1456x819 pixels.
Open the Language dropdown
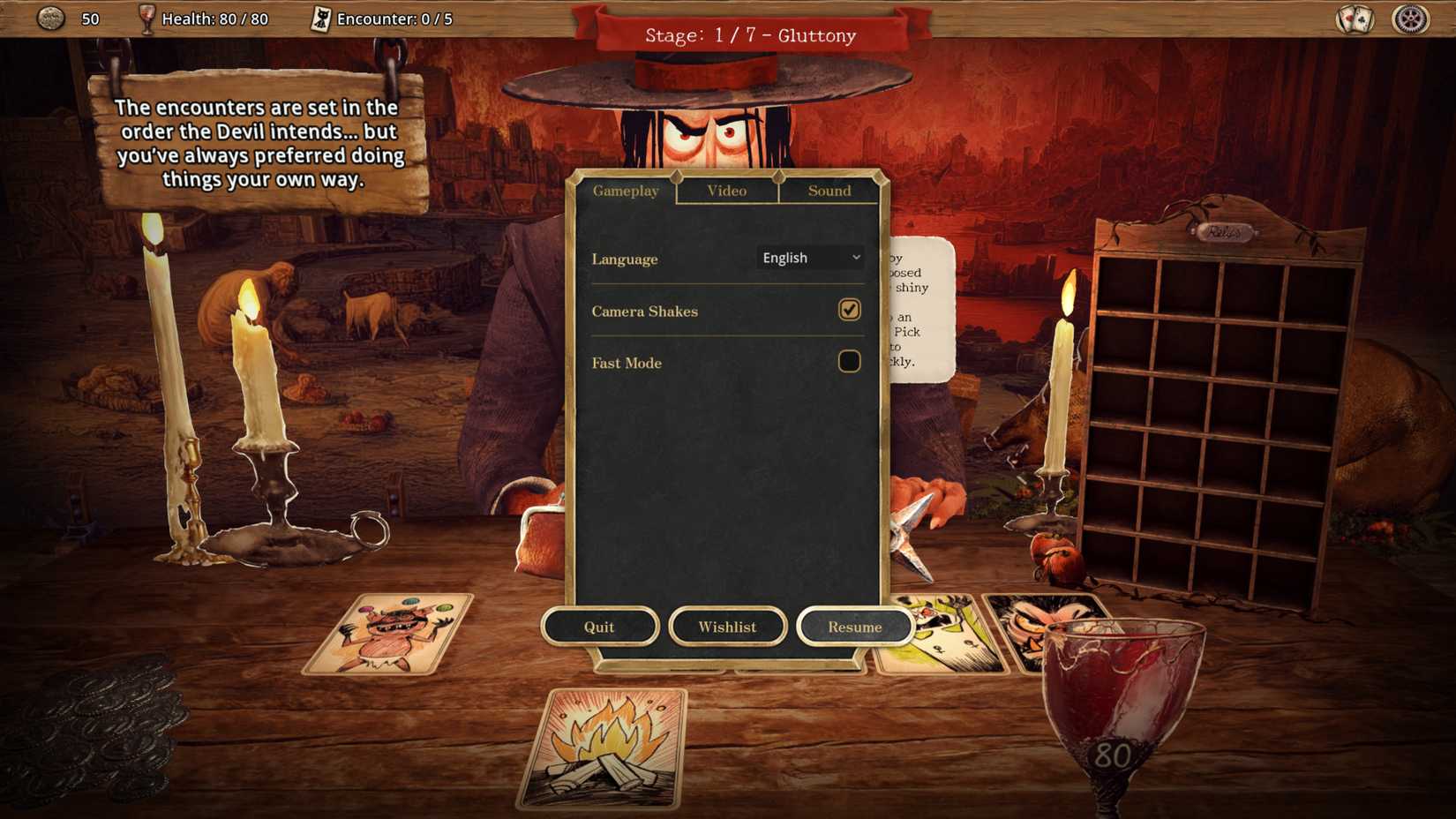(809, 258)
